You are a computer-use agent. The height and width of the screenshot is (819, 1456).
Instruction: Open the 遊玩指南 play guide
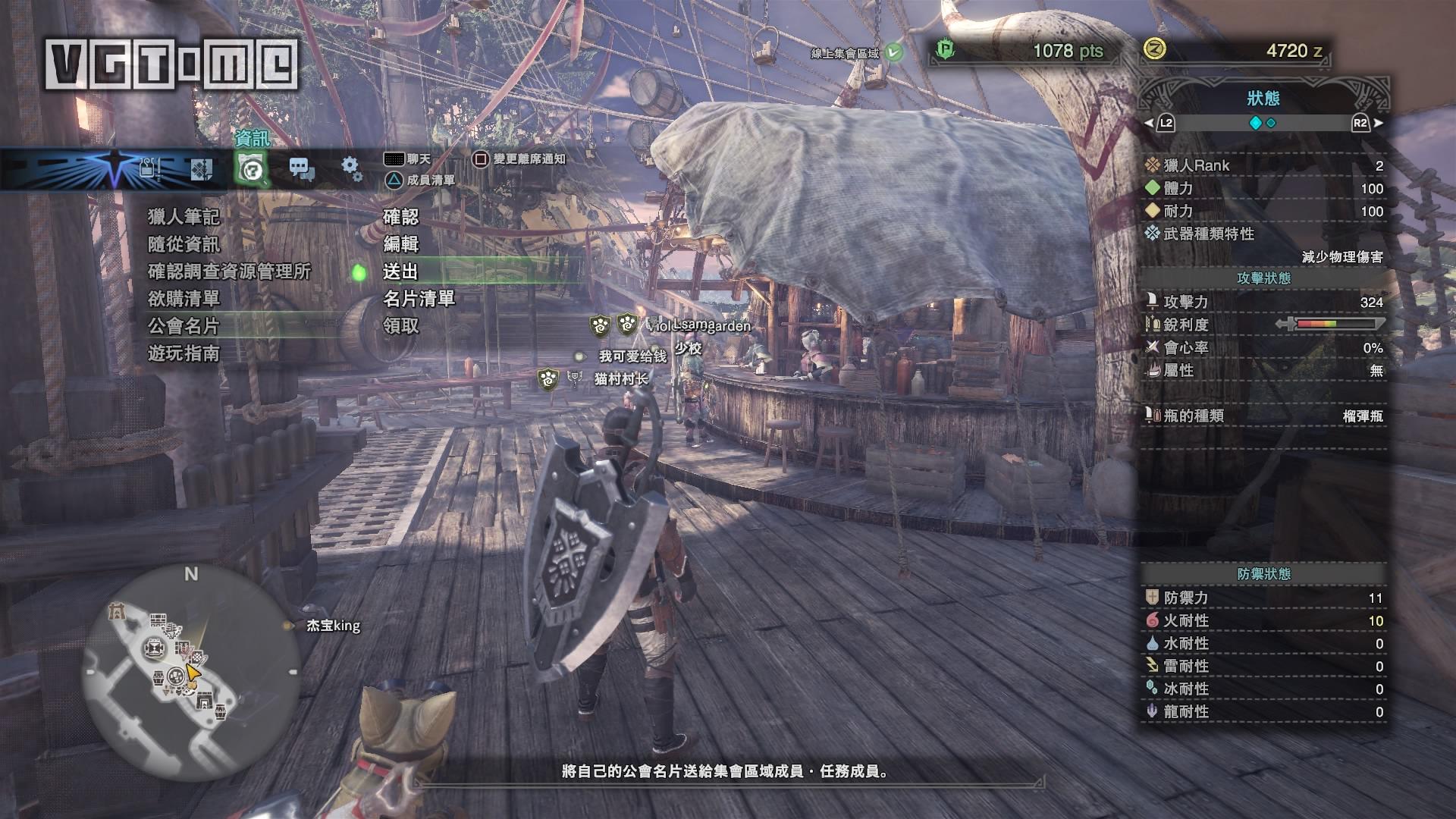coord(184,353)
